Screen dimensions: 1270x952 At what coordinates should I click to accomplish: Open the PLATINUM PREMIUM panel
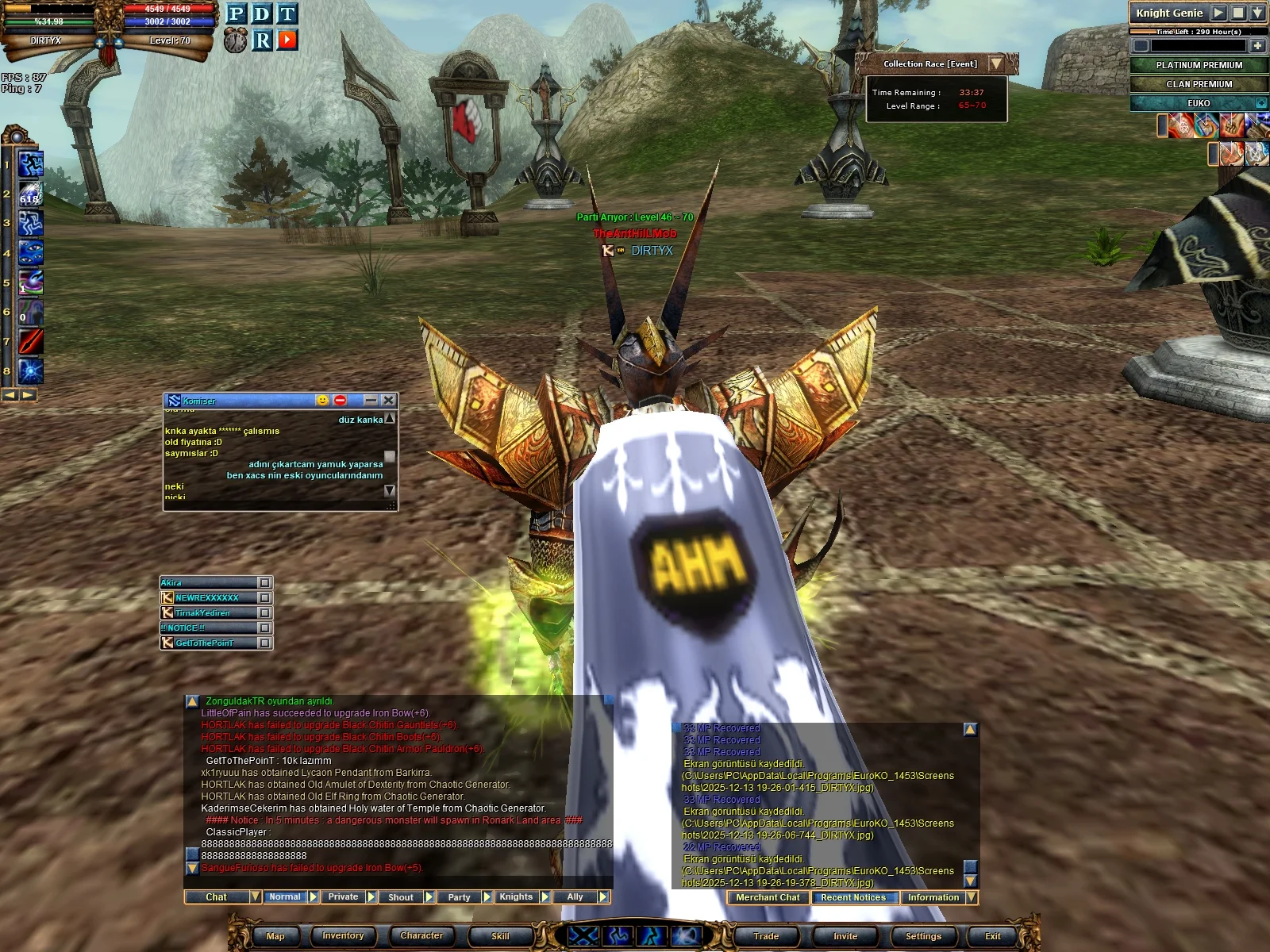[1199, 65]
